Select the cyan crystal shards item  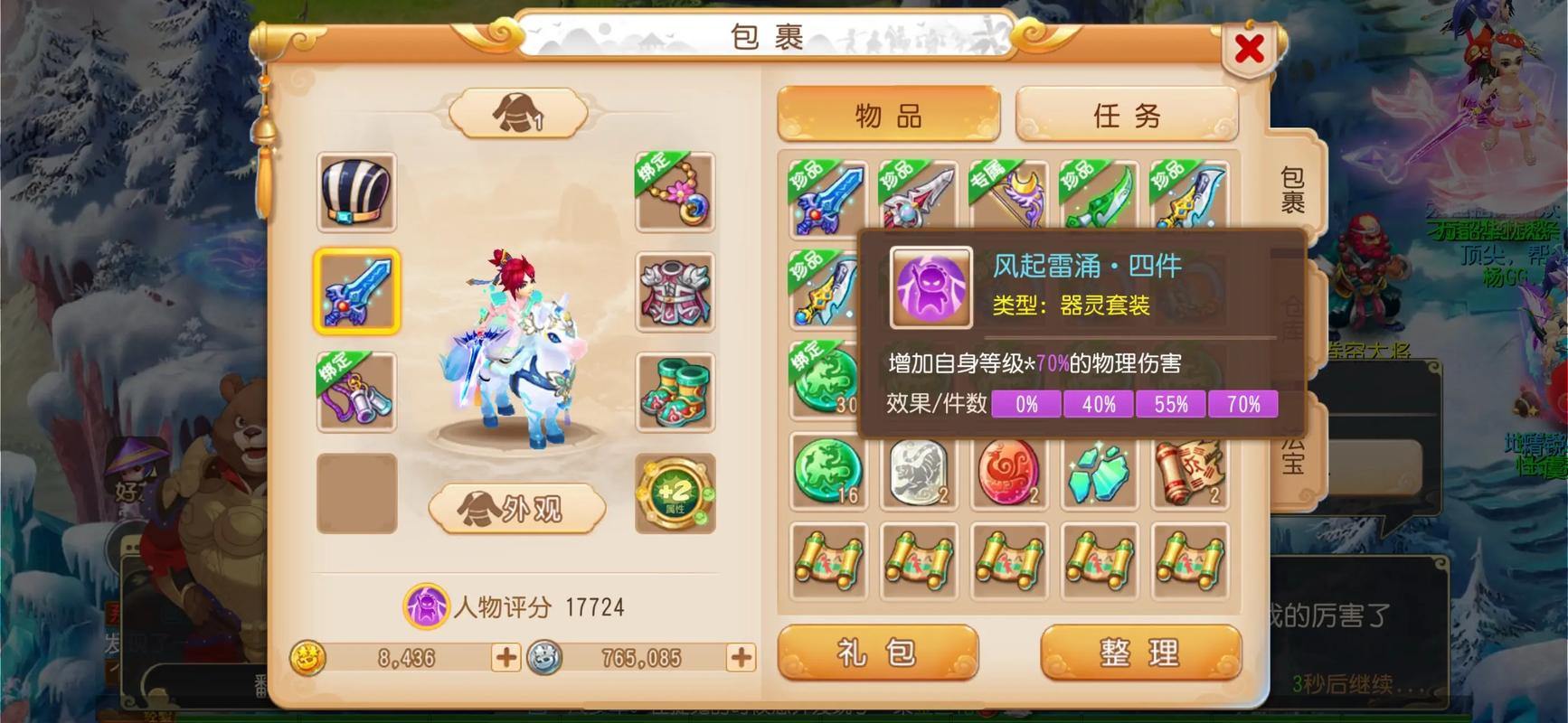[1099, 470]
